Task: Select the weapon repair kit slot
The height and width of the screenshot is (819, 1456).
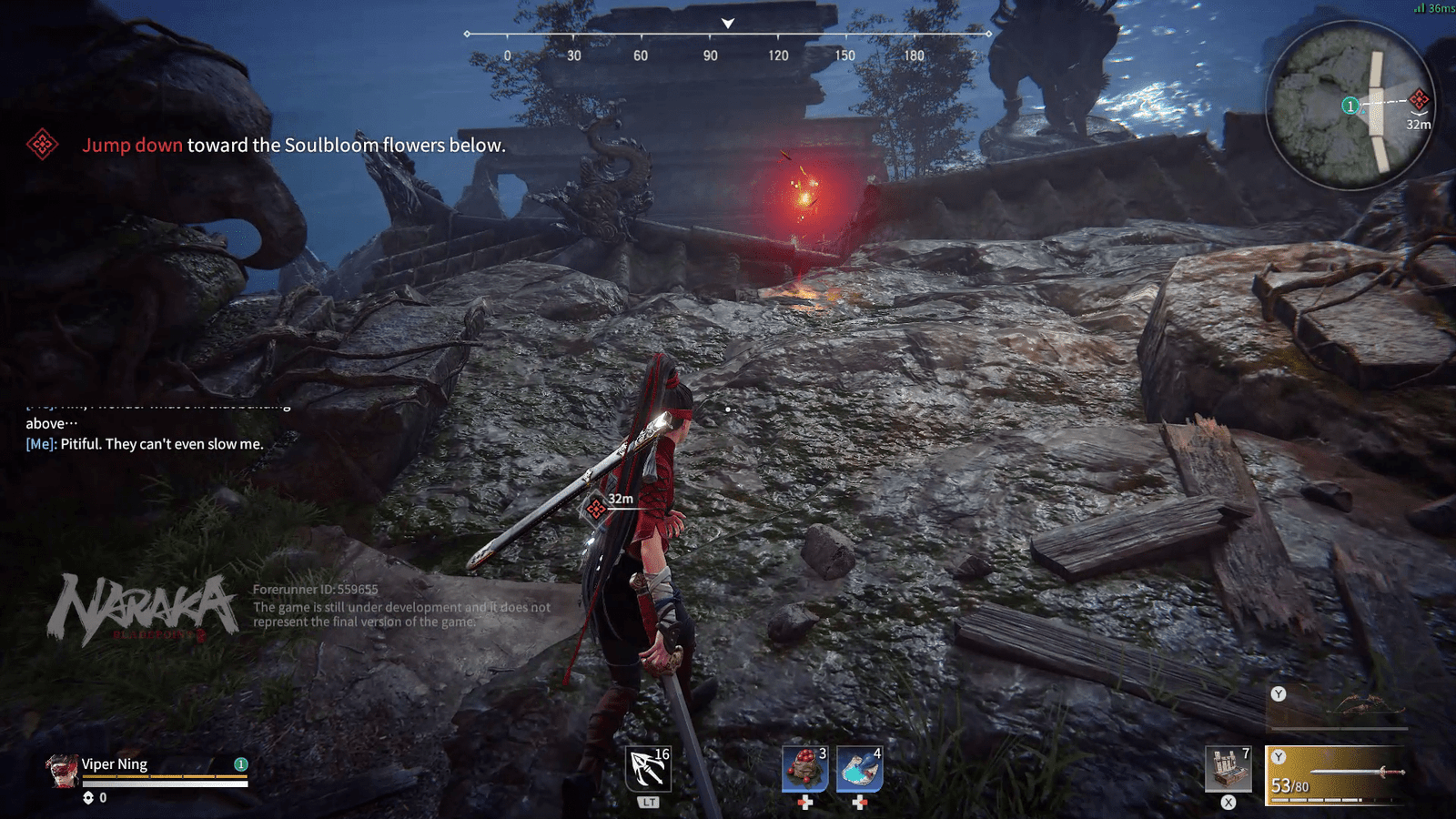Action: click(1228, 769)
